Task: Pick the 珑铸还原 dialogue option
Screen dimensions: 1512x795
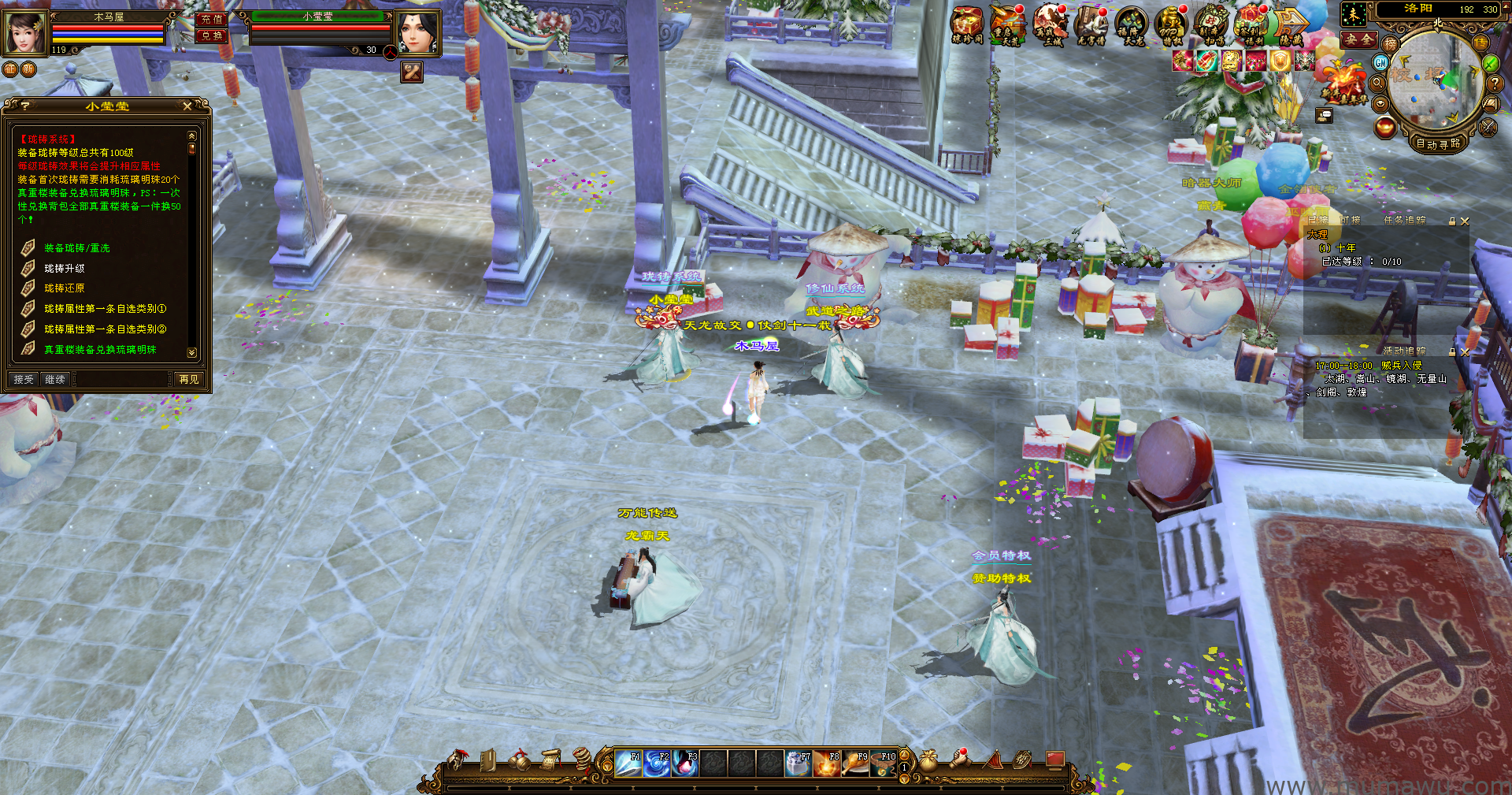Action: (64, 288)
